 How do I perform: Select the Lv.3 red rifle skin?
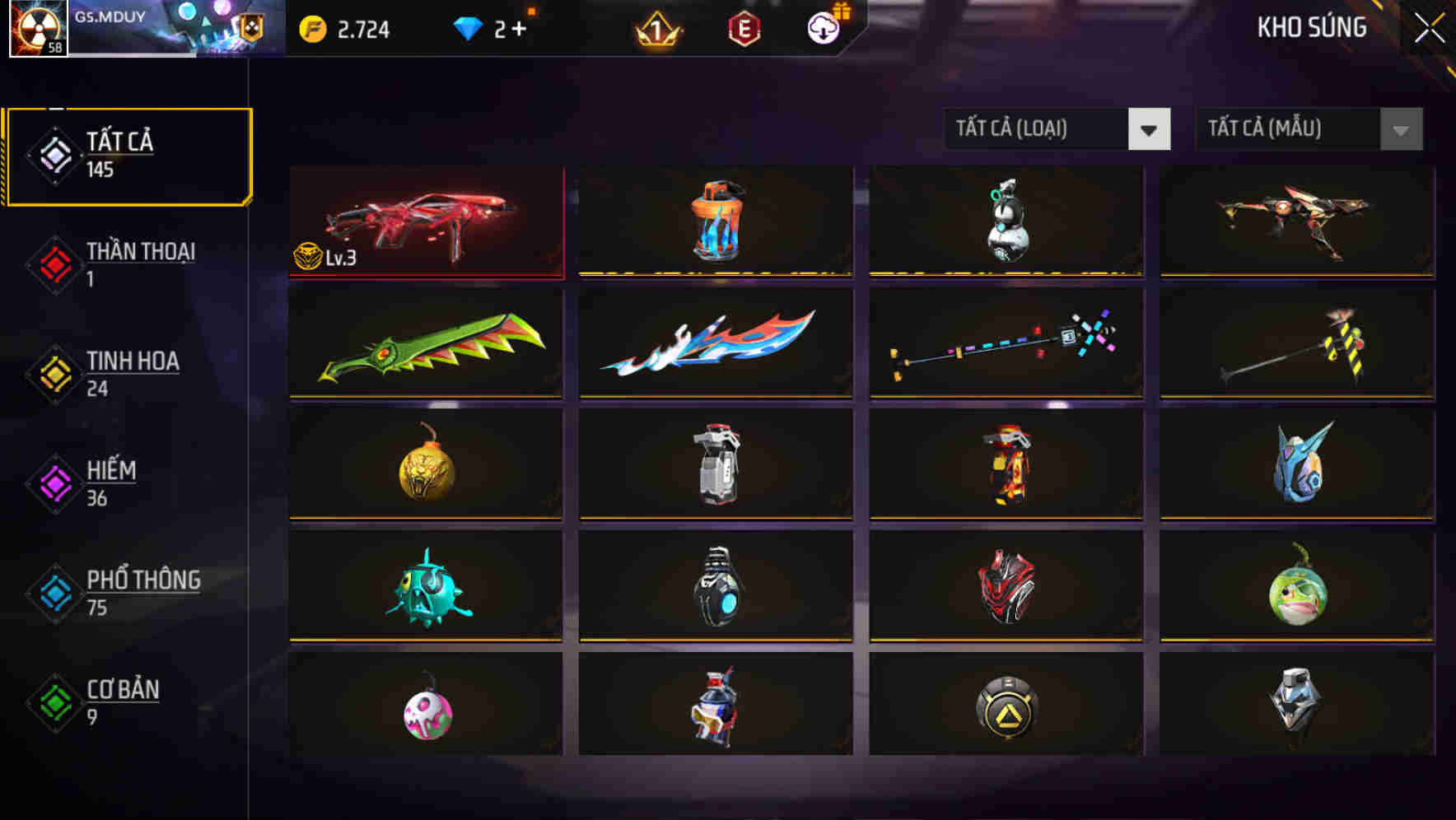tap(425, 221)
